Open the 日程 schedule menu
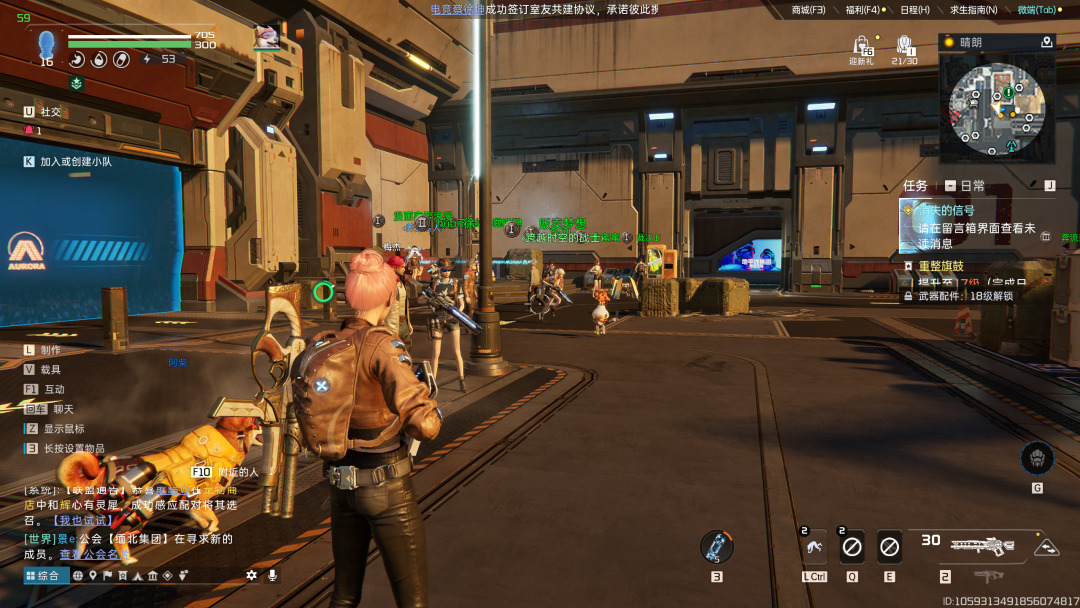 914,10
